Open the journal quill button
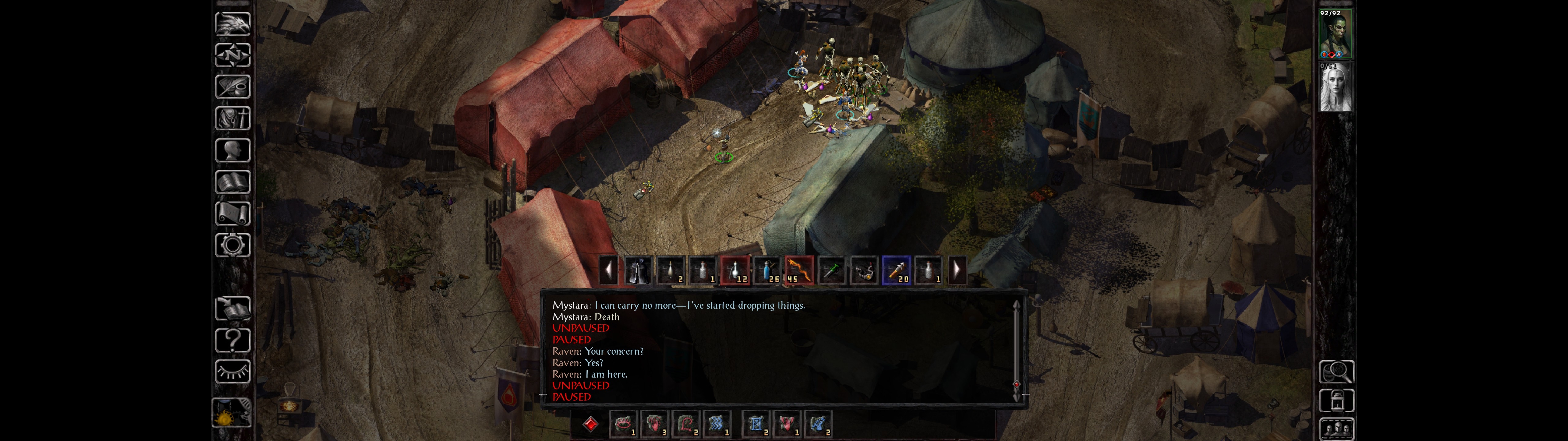The image size is (1568, 441). click(232, 86)
